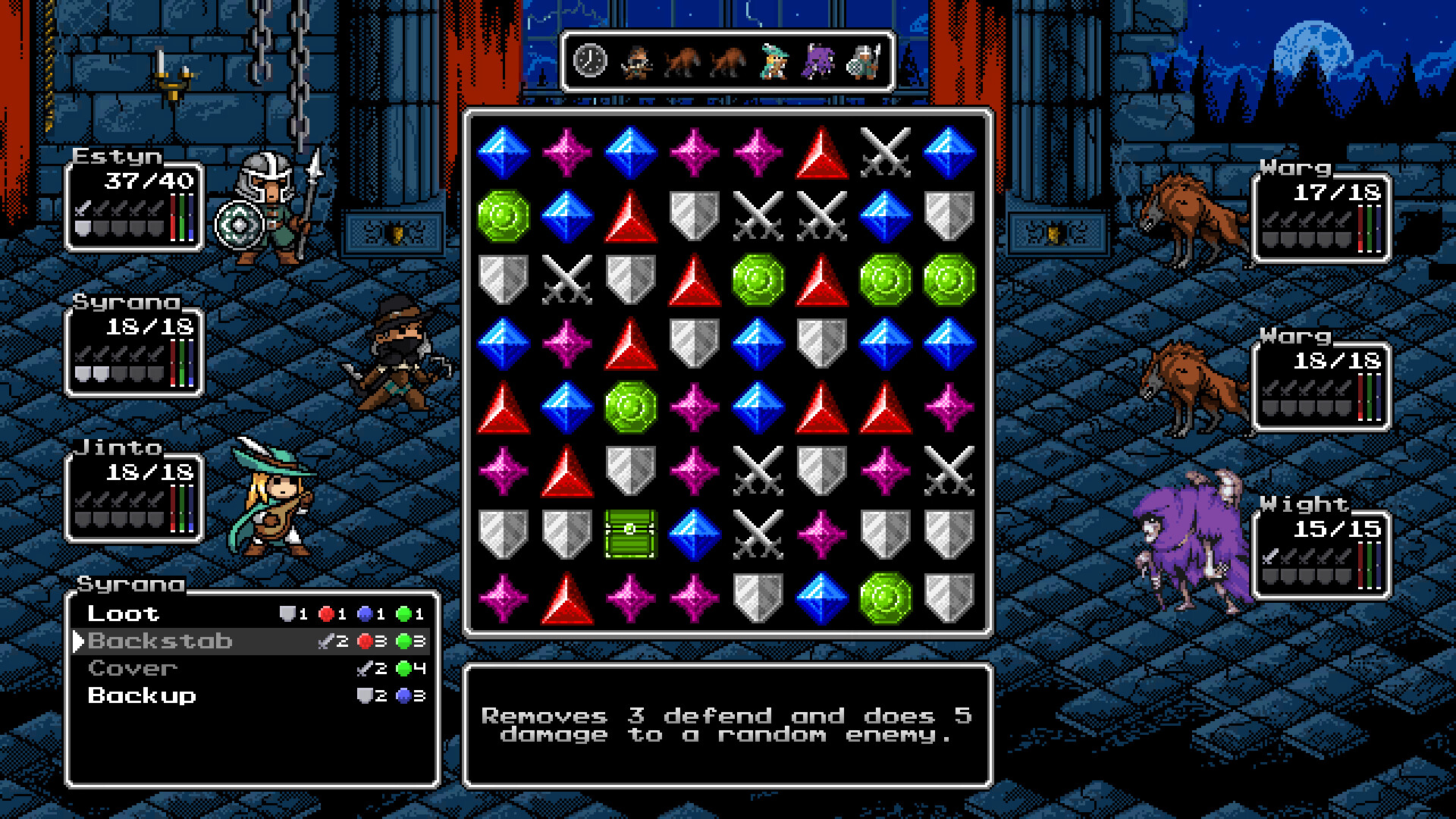Screen dimensions: 1456x819
Task: Select the blue diamond gem in the board's top-left corner
Action: 503,150
